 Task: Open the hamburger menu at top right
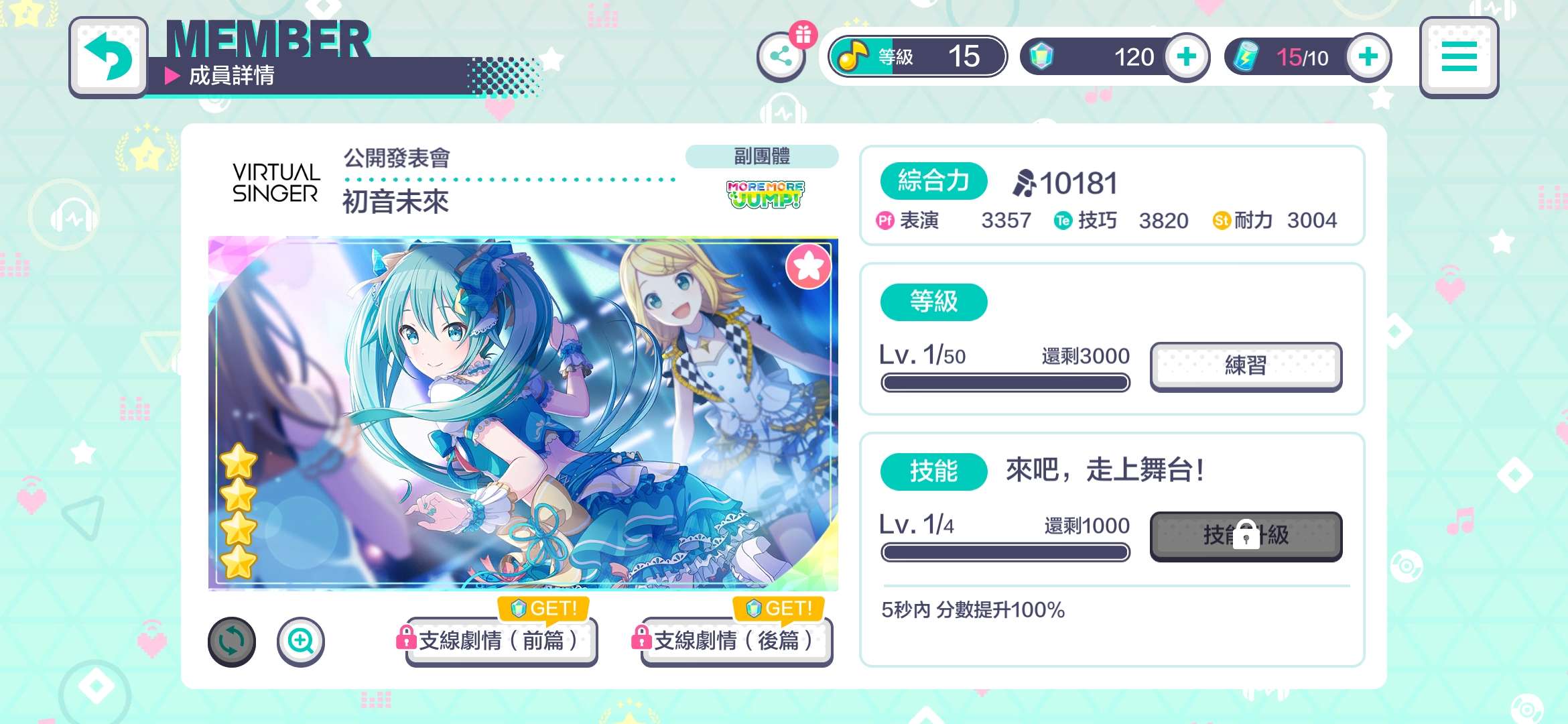(1459, 57)
